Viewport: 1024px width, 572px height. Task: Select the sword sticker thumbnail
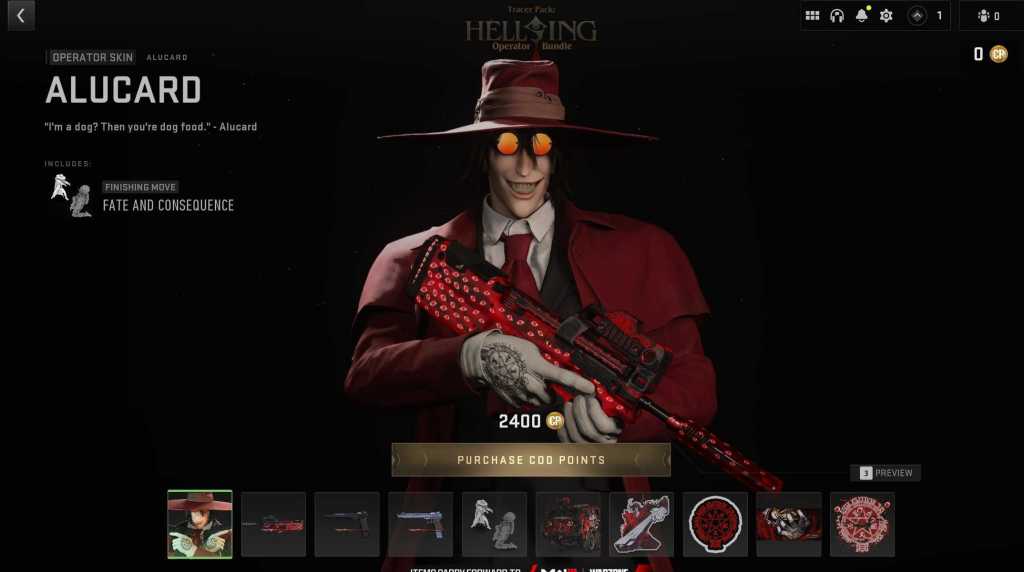[641, 524]
